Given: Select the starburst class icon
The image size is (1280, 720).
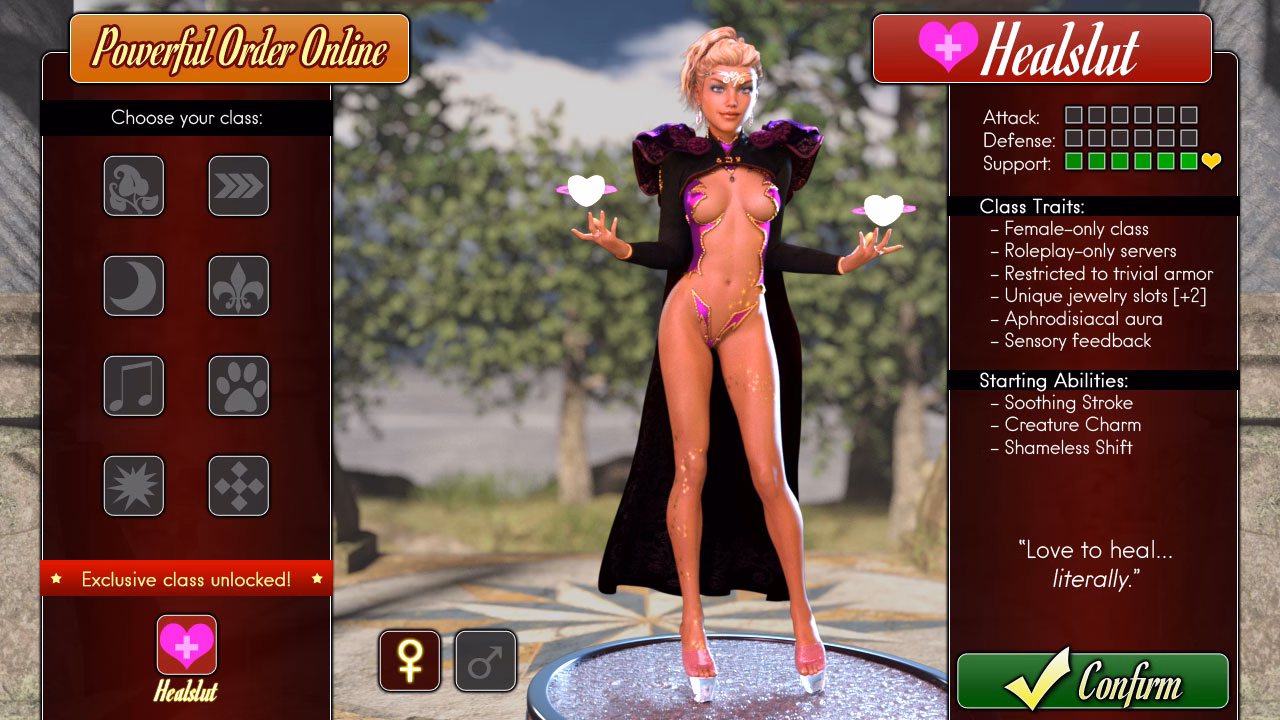Looking at the screenshot, I should [133, 486].
